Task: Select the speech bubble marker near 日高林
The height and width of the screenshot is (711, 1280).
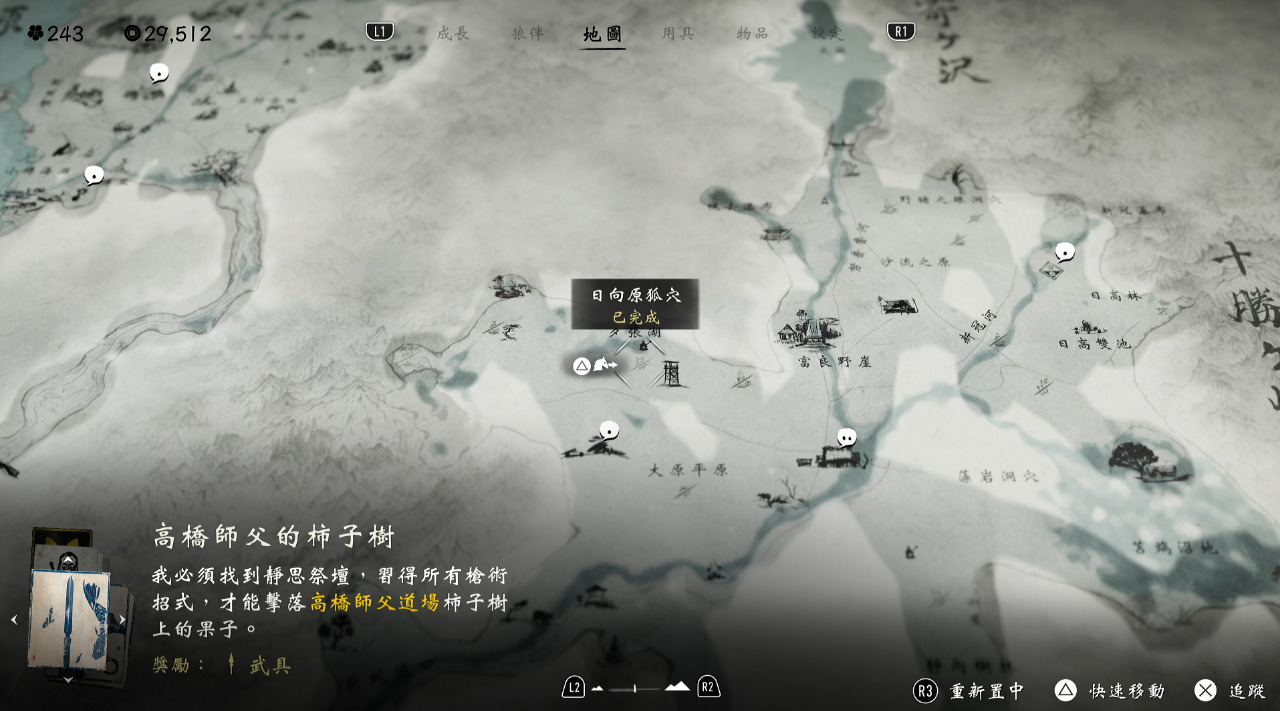Action: click(1065, 251)
